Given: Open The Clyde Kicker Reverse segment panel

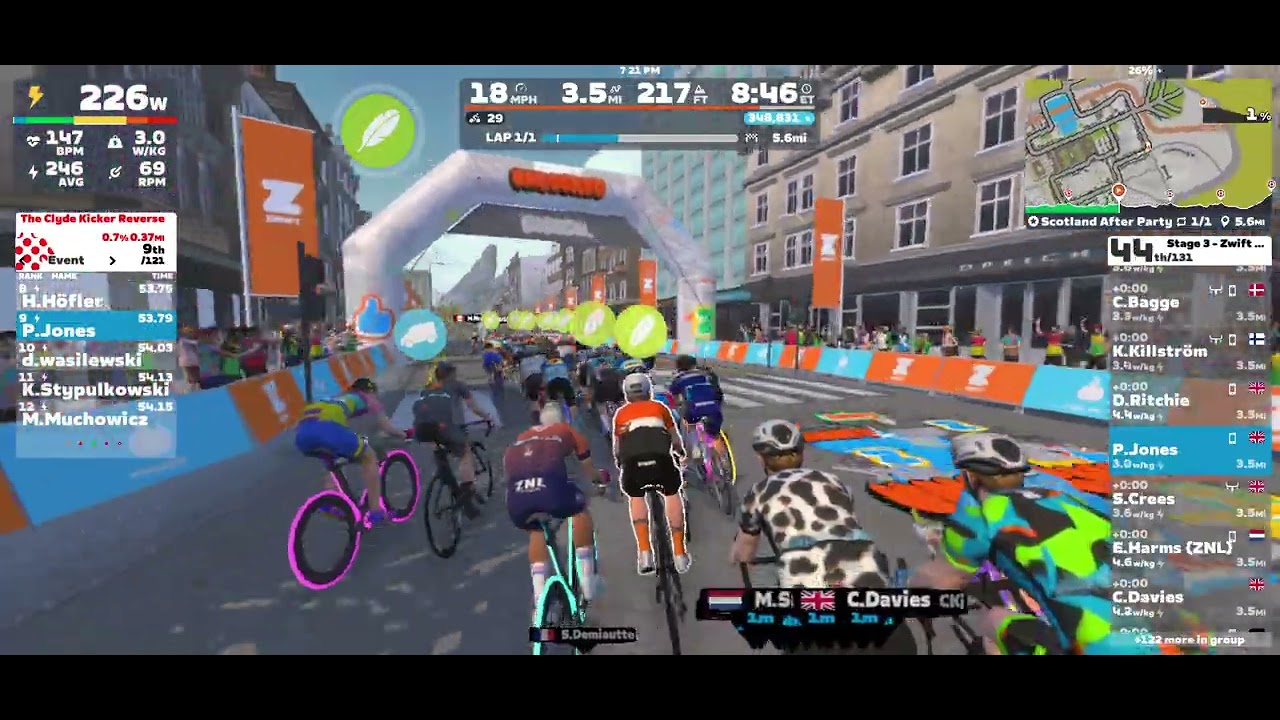Looking at the screenshot, I should click(95, 240).
